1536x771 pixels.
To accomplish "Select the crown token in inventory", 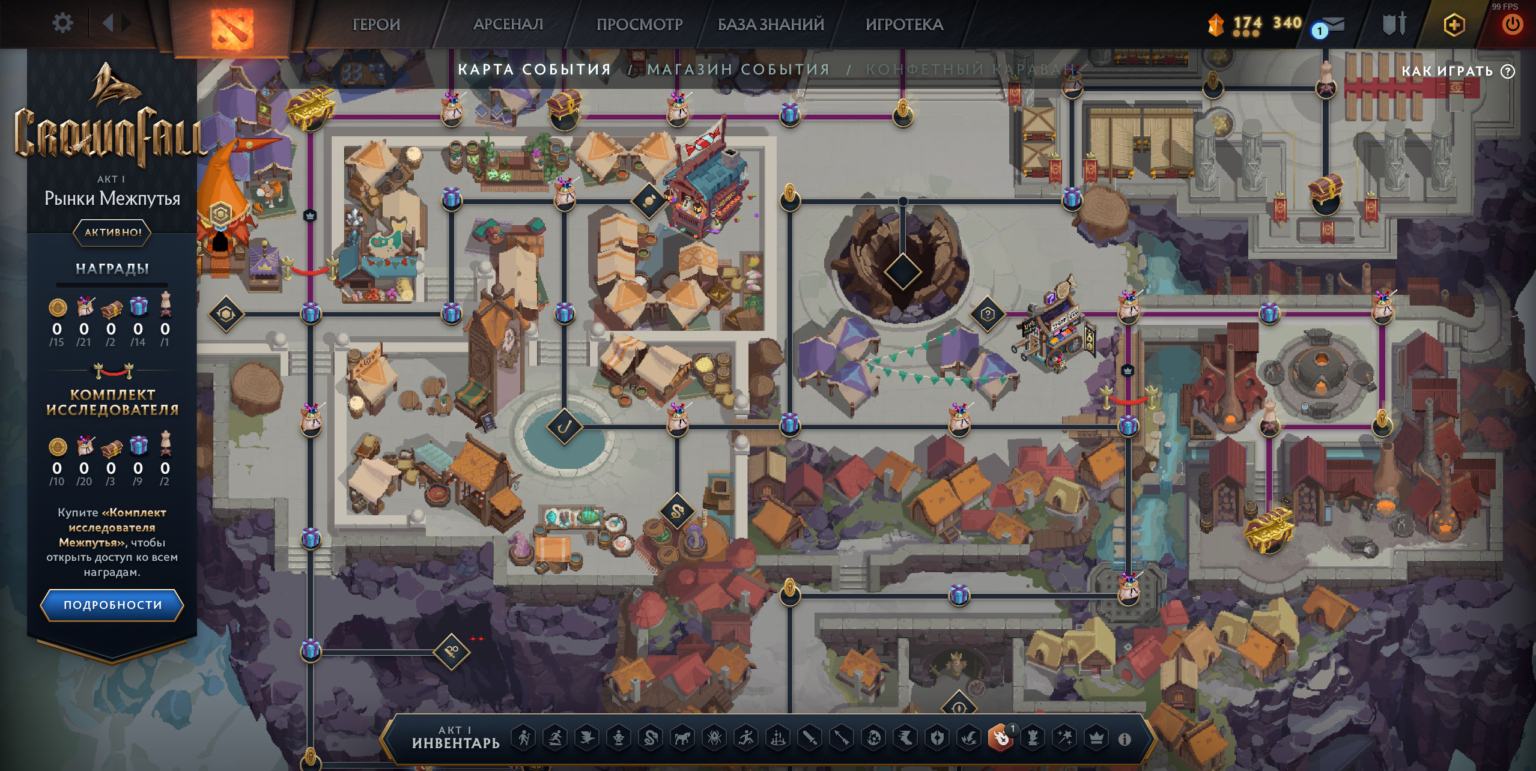I will (x=1096, y=739).
